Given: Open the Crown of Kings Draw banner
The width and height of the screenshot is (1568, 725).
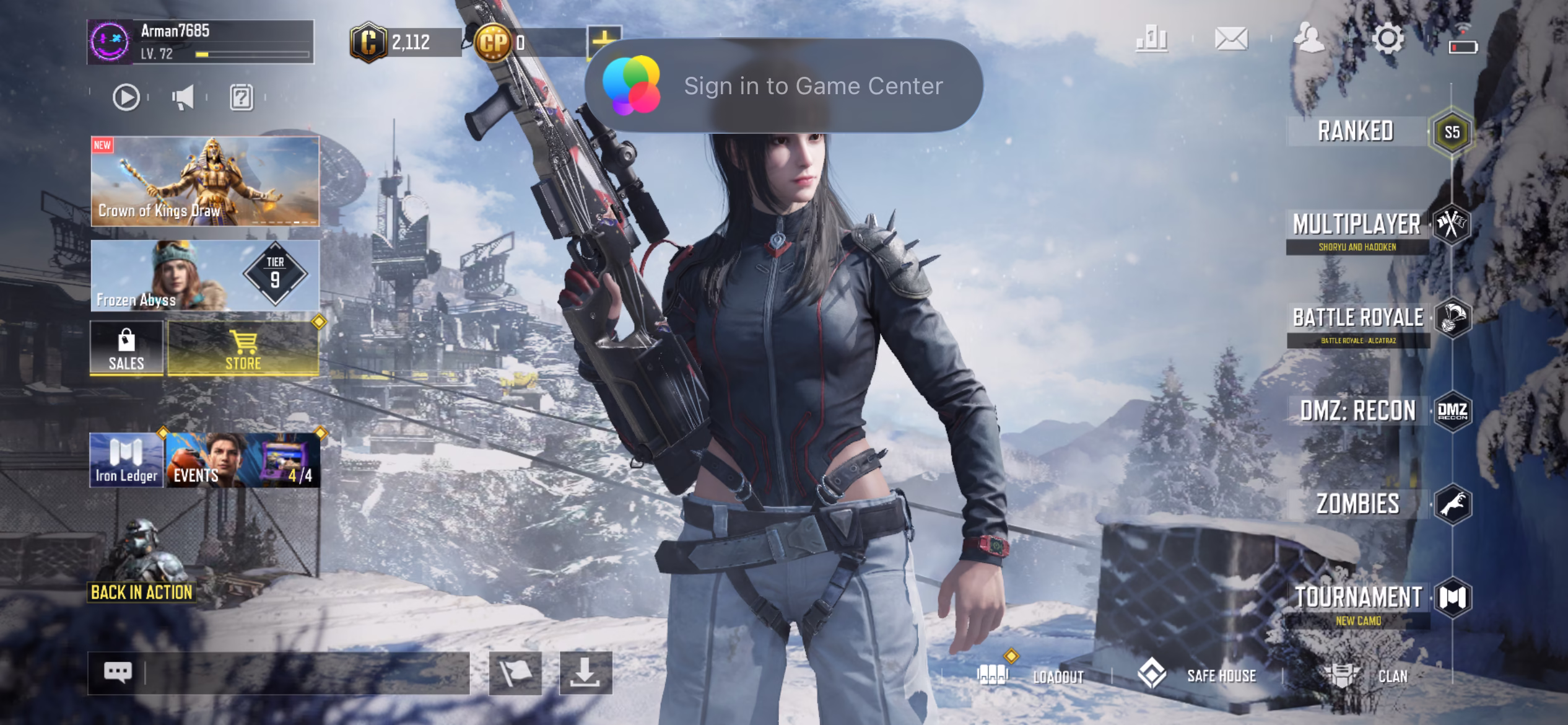Looking at the screenshot, I should point(205,180).
